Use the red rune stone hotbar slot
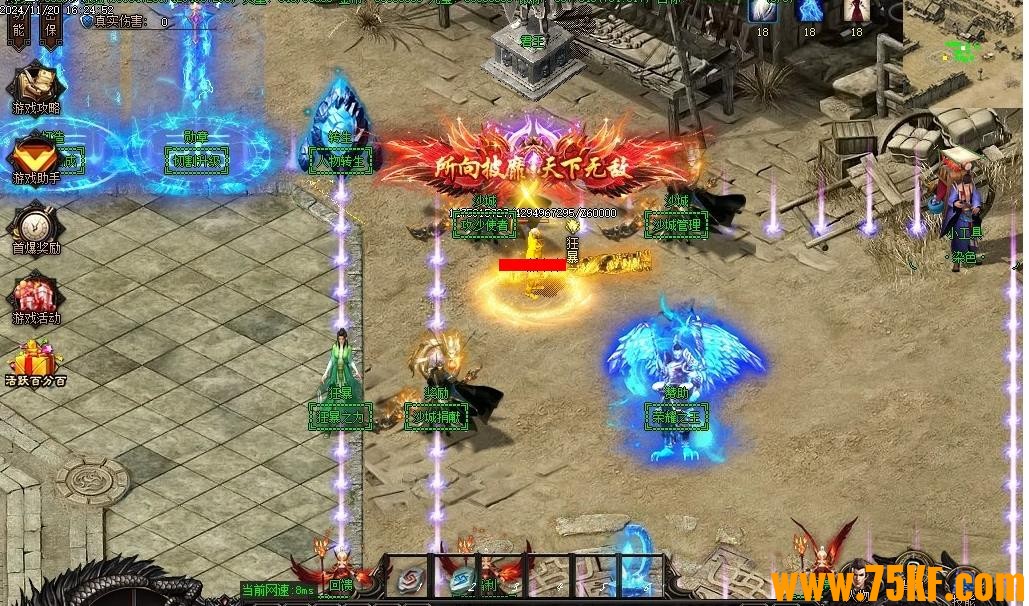Viewport: 1029px width, 606px height. point(409,577)
